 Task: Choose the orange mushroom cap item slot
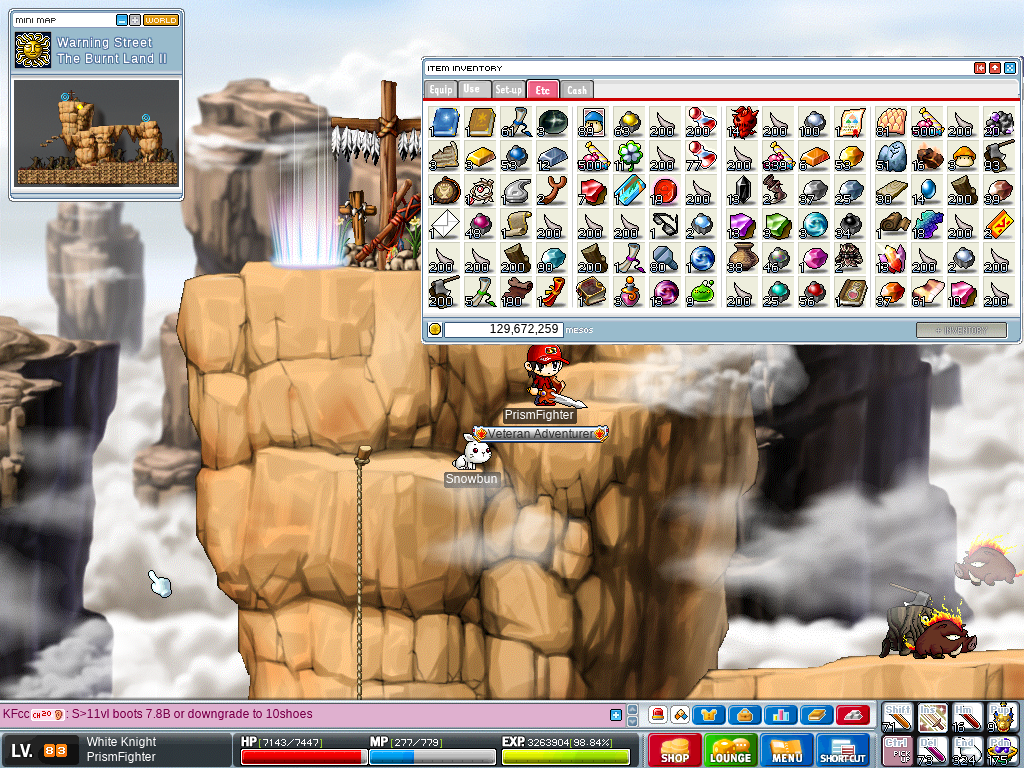coord(961,156)
